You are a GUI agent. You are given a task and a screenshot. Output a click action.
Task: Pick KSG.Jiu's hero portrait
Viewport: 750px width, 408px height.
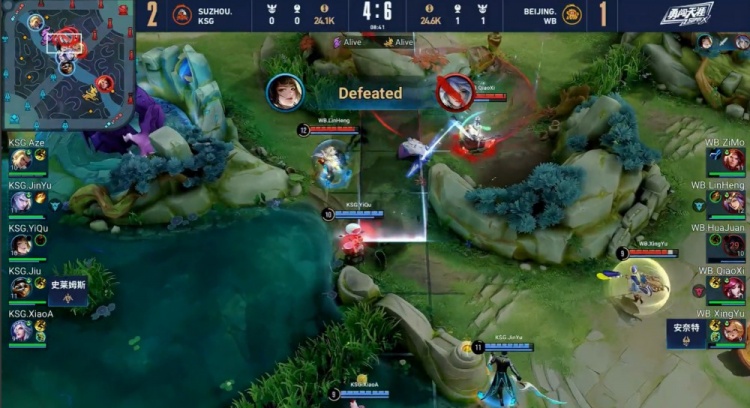click(x=21, y=288)
